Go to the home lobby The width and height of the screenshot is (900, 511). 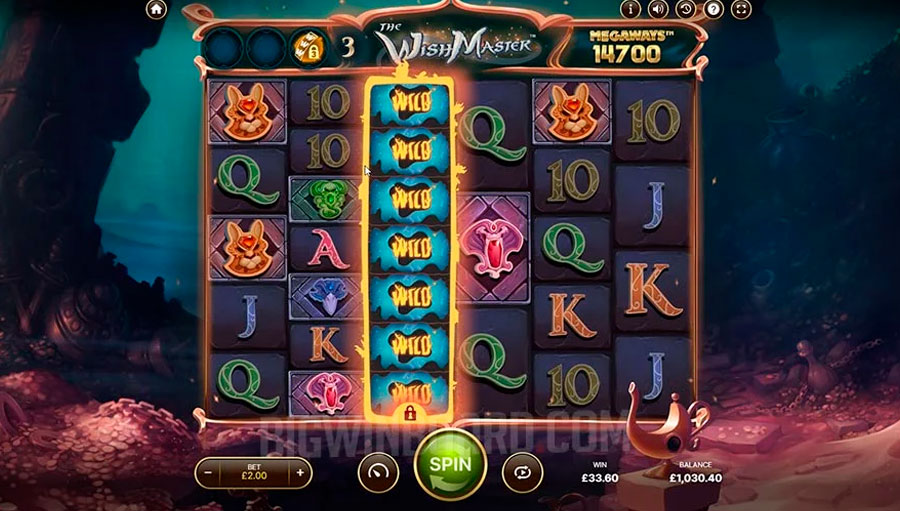click(x=155, y=10)
